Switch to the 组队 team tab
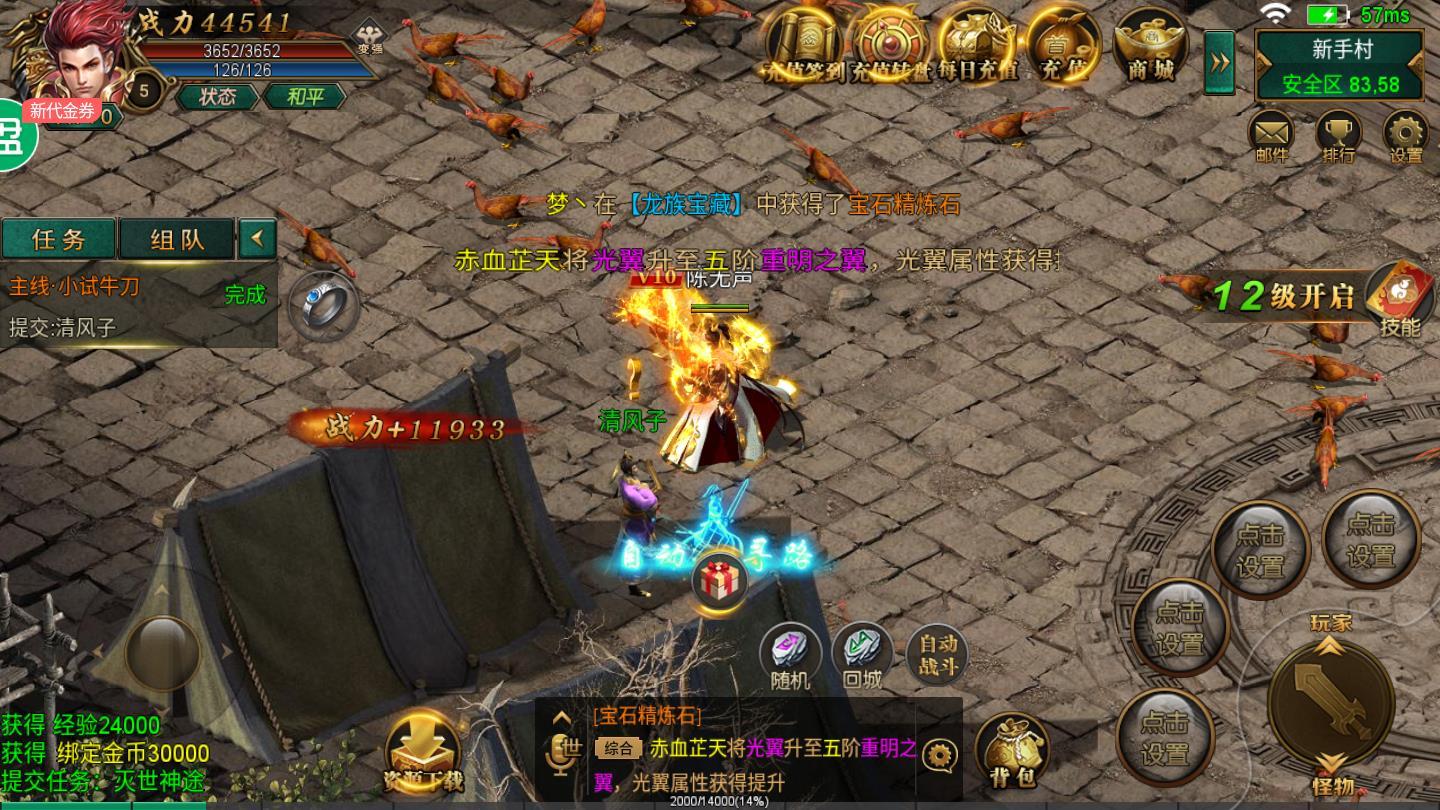This screenshot has height=810, width=1440. pyautogui.click(x=176, y=240)
